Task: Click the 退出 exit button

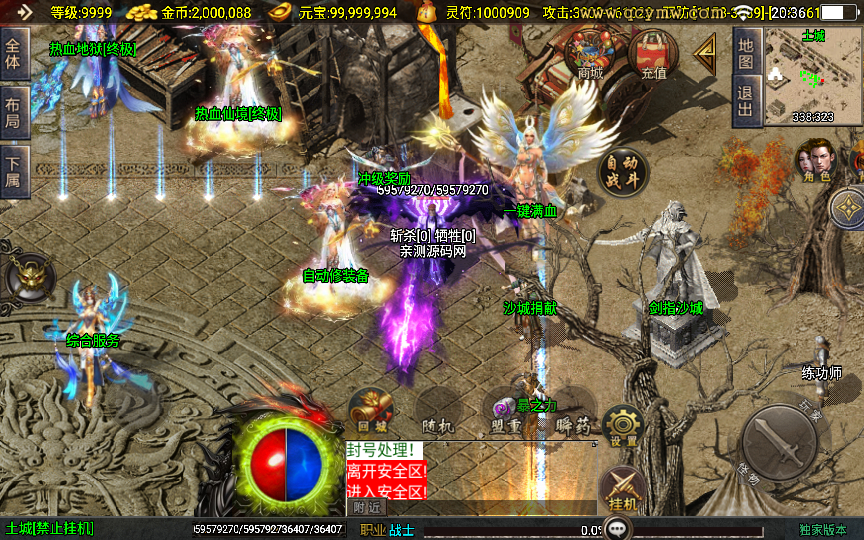Action: point(745,101)
